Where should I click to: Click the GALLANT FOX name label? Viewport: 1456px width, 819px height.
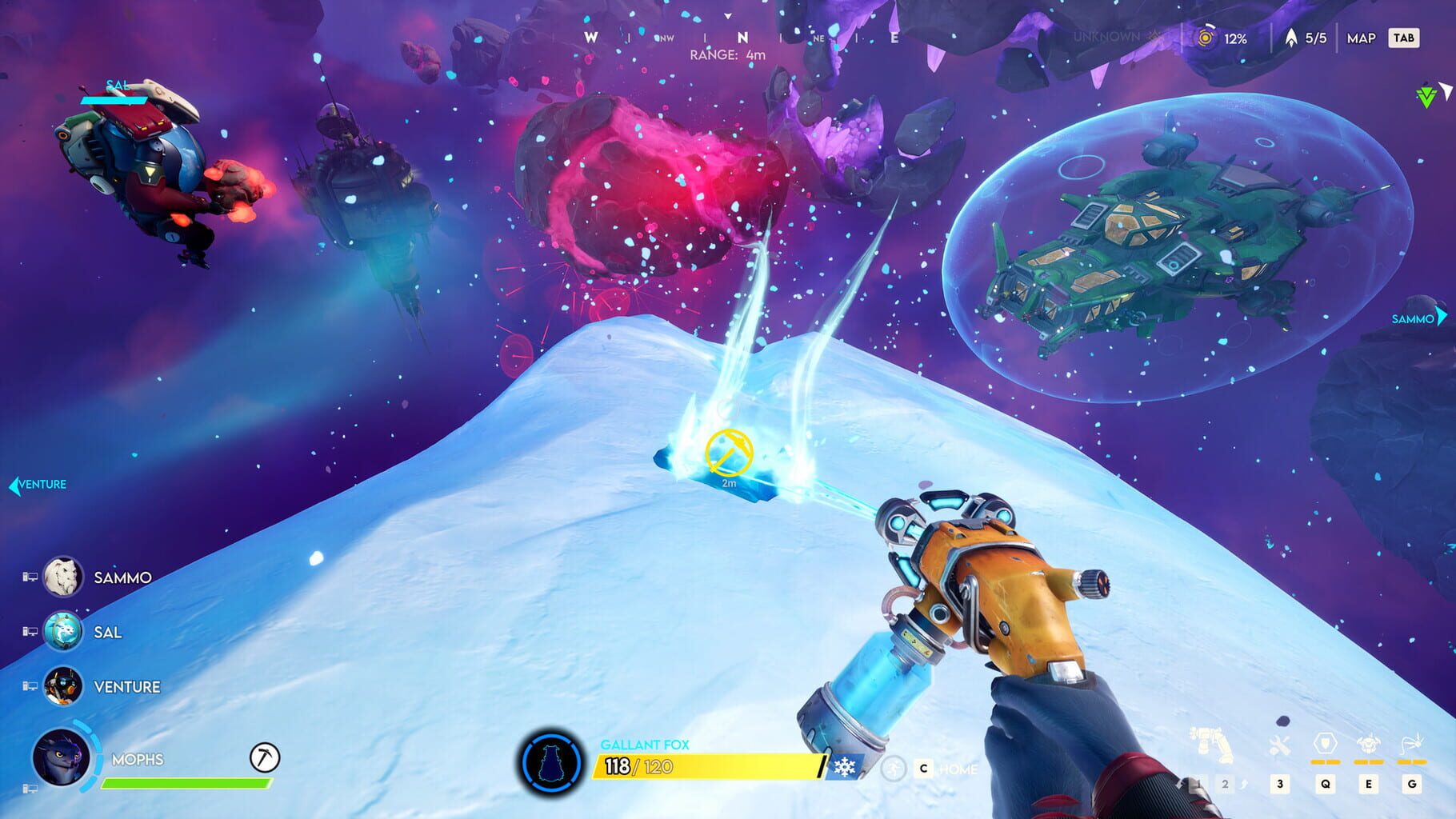pyautogui.click(x=646, y=745)
